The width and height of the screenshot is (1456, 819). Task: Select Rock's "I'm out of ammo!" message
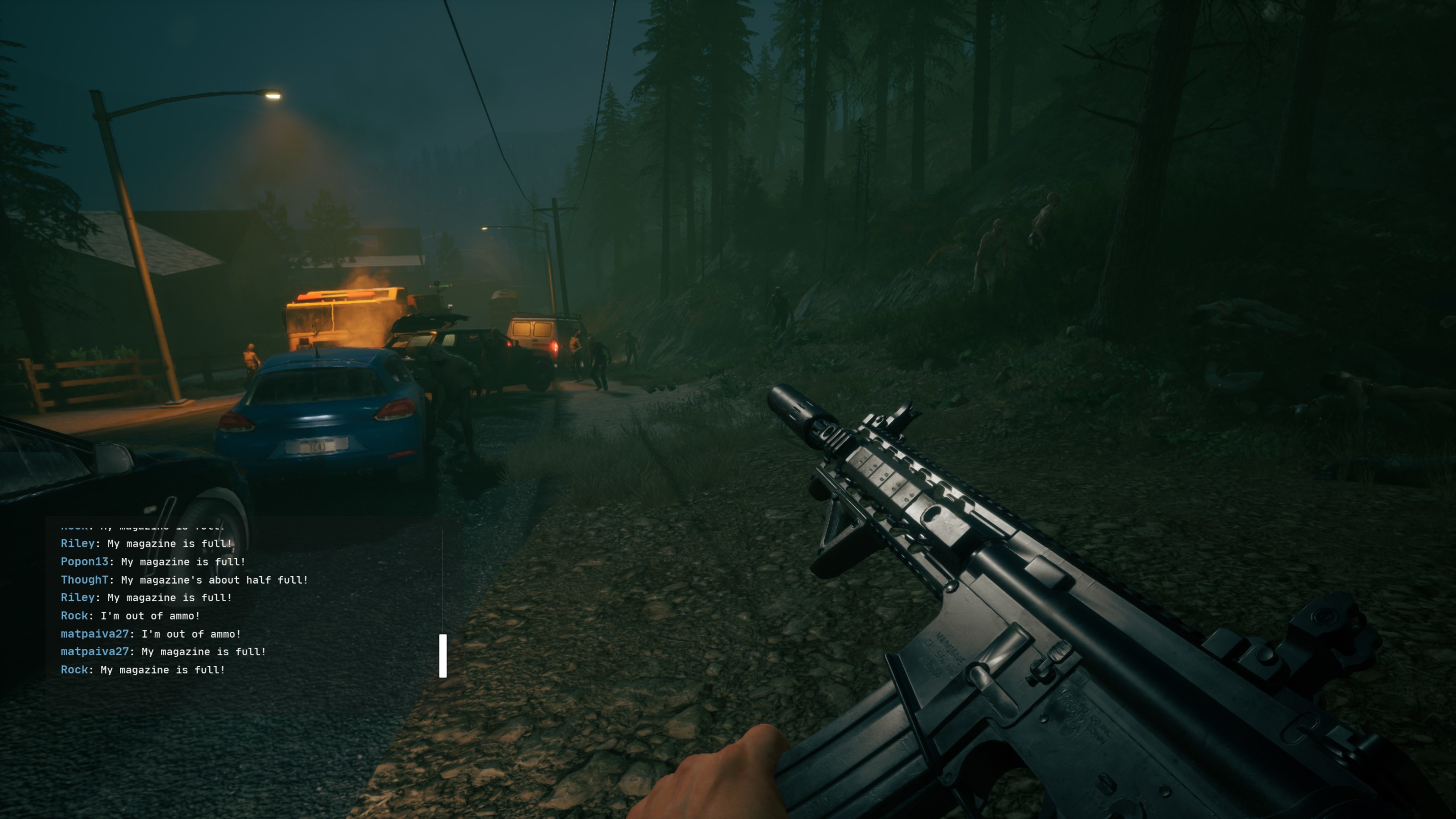(x=130, y=616)
